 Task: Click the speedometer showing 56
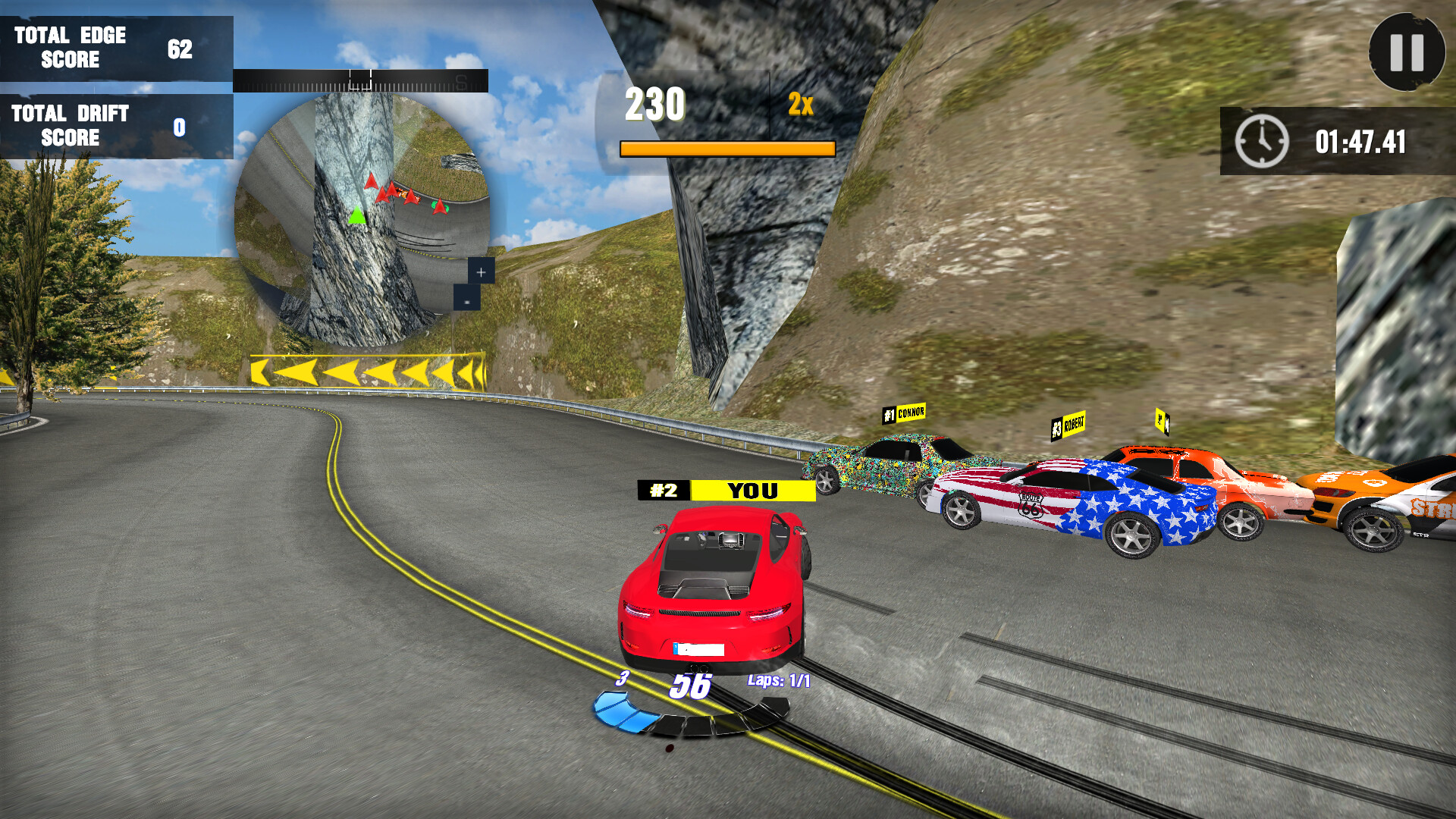tap(692, 686)
